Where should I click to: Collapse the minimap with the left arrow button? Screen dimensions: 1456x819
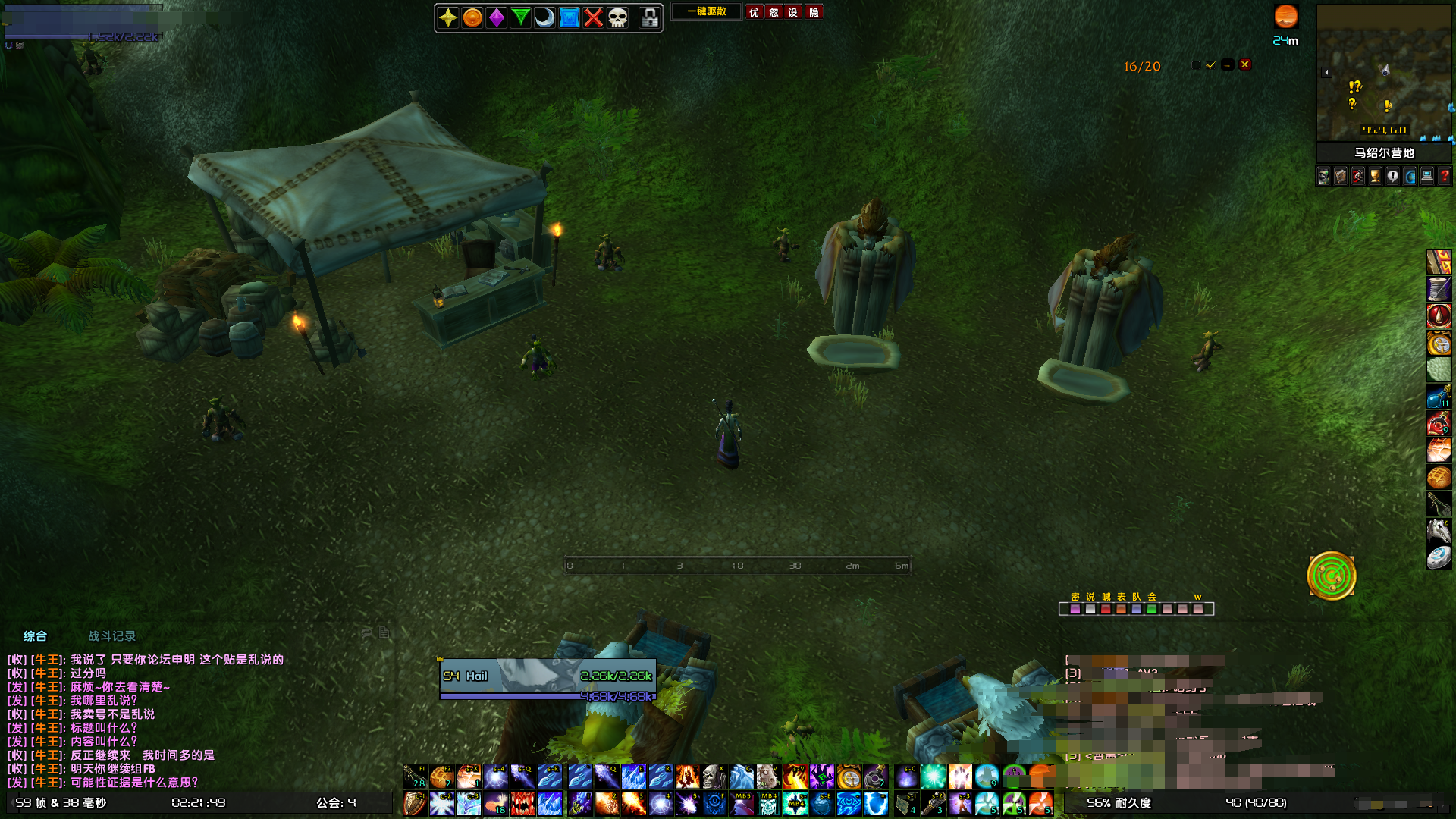click(1326, 73)
